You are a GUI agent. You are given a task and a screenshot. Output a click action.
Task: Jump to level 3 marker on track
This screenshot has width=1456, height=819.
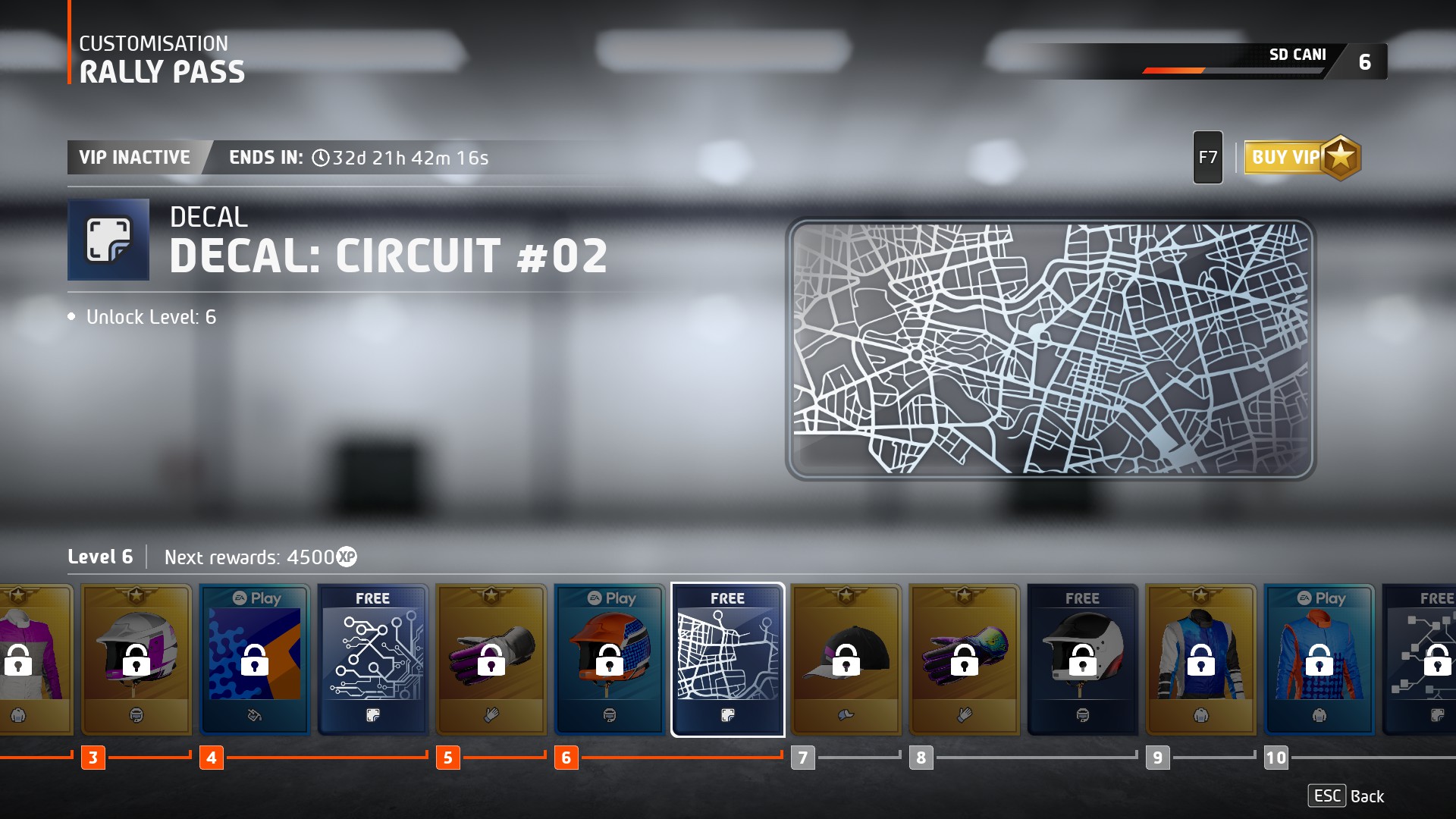point(93,758)
